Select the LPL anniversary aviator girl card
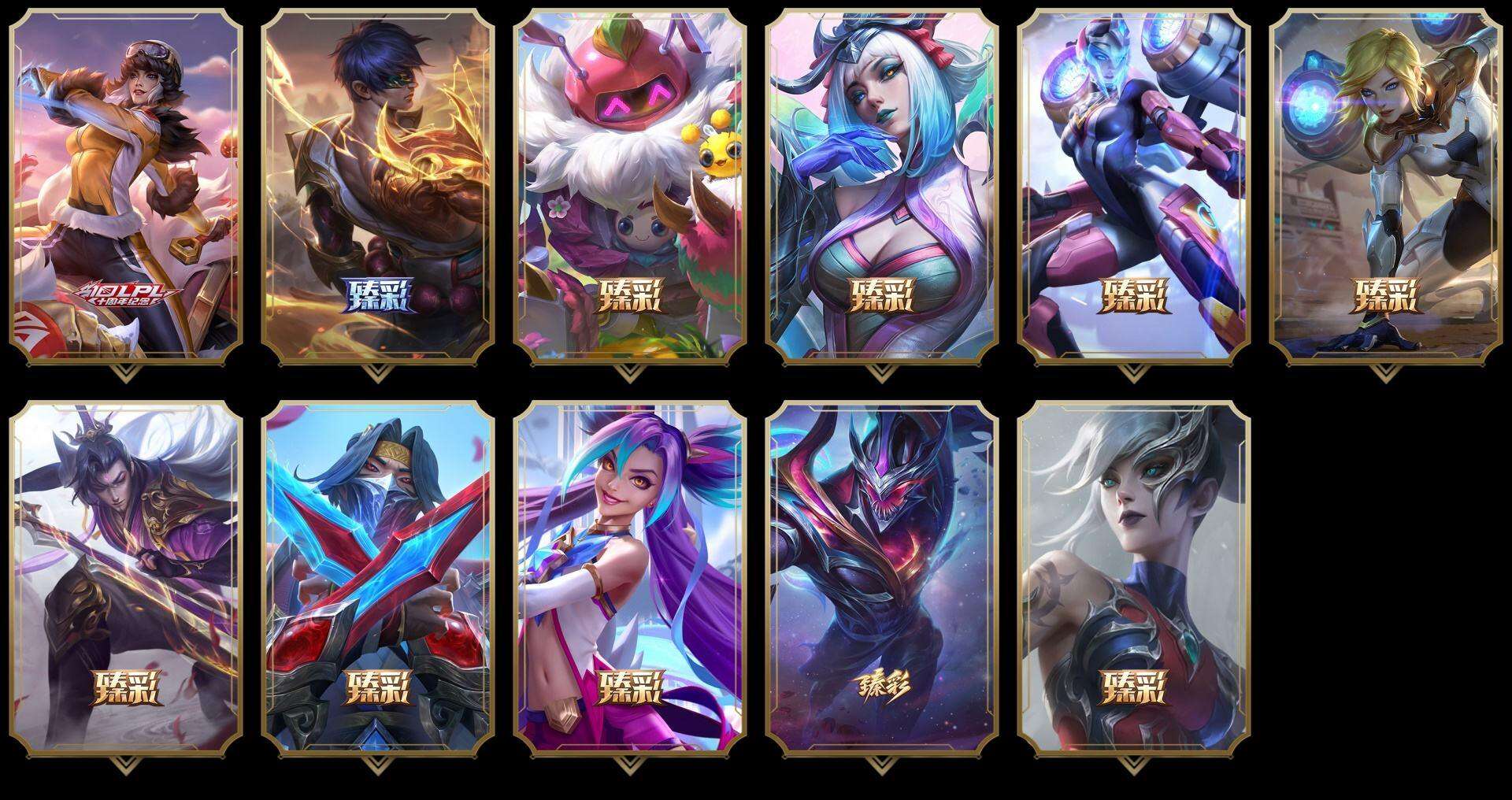This screenshot has width=1512, height=800. coord(125,186)
